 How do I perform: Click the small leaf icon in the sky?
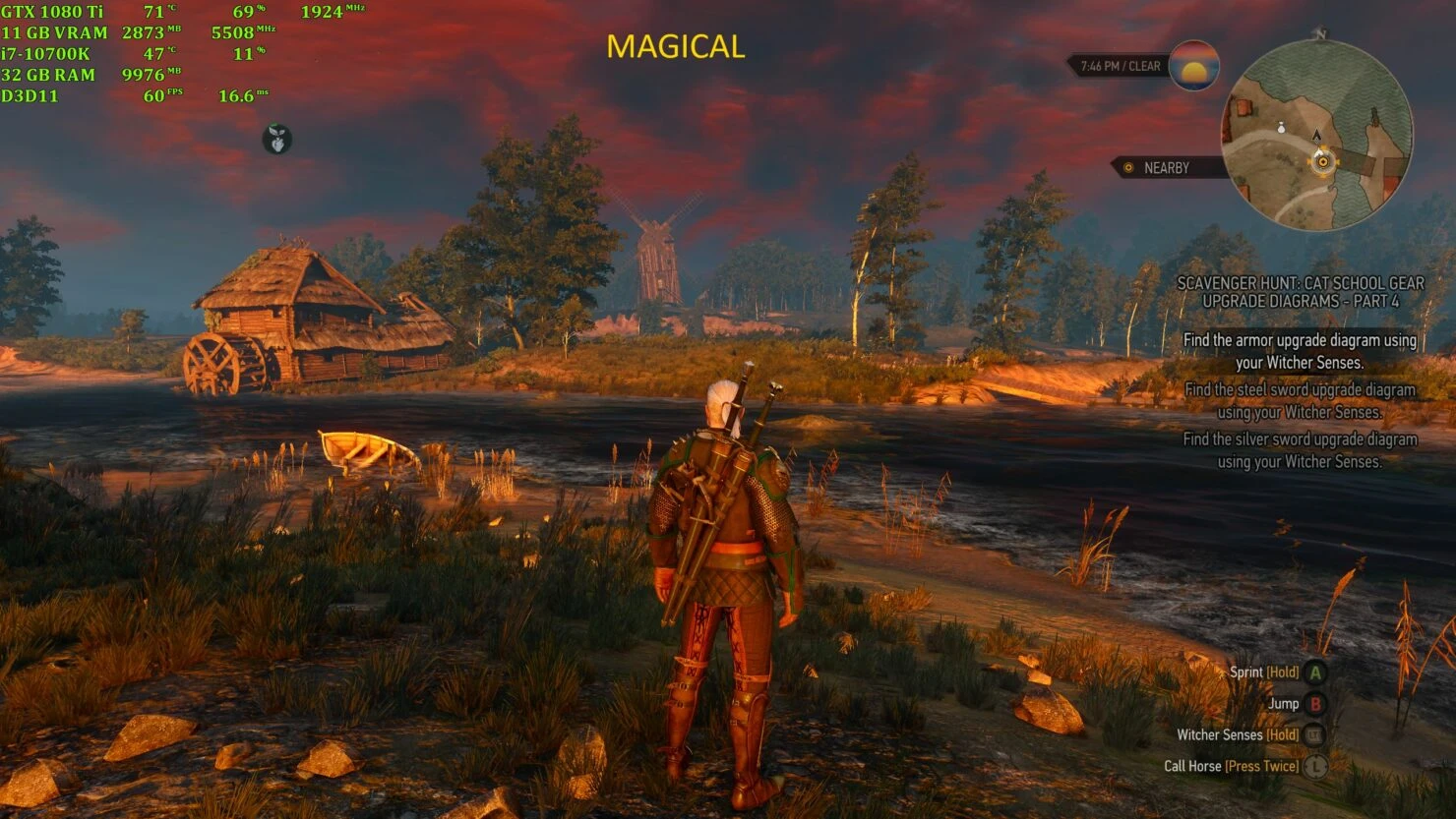pos(276,138)
